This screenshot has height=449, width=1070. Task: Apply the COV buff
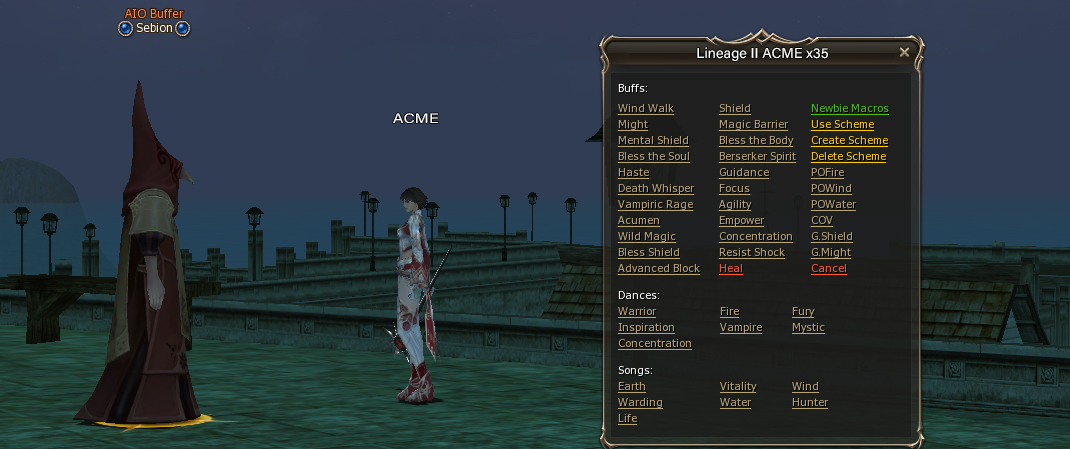click(821, 220)
